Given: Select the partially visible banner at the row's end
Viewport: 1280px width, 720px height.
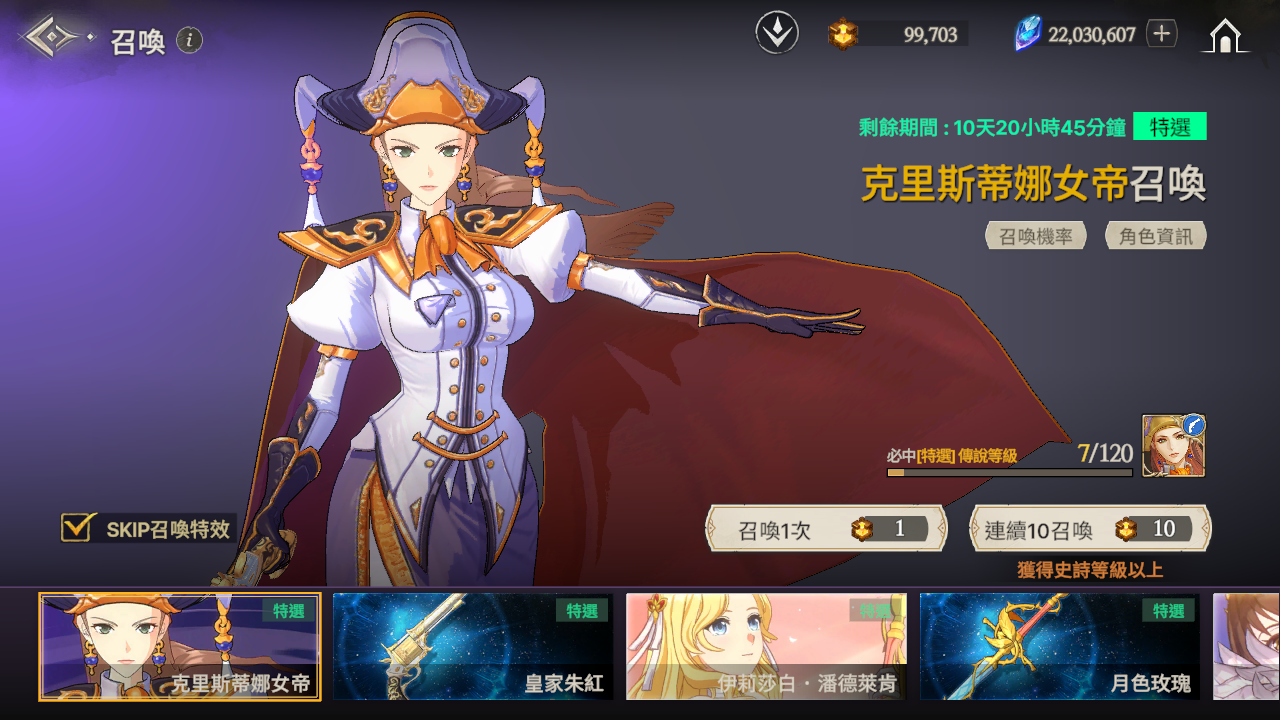Looking at the screenshot, I should pyautogui.click(x=1246, y=646).
